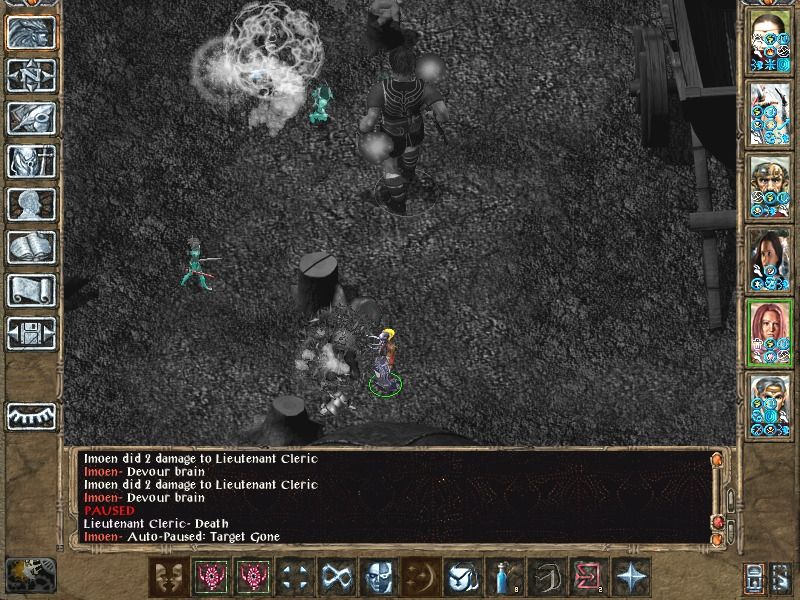The height and width of the screenshot is (600, 800).
Task: Open the priest scroll screen
Action: (31, 290)
